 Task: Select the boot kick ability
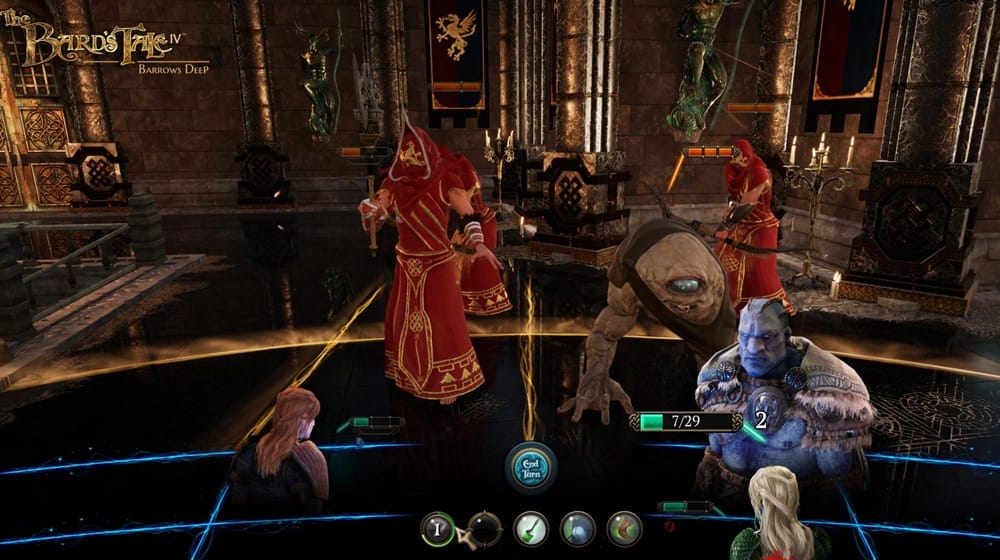[625, 527]
